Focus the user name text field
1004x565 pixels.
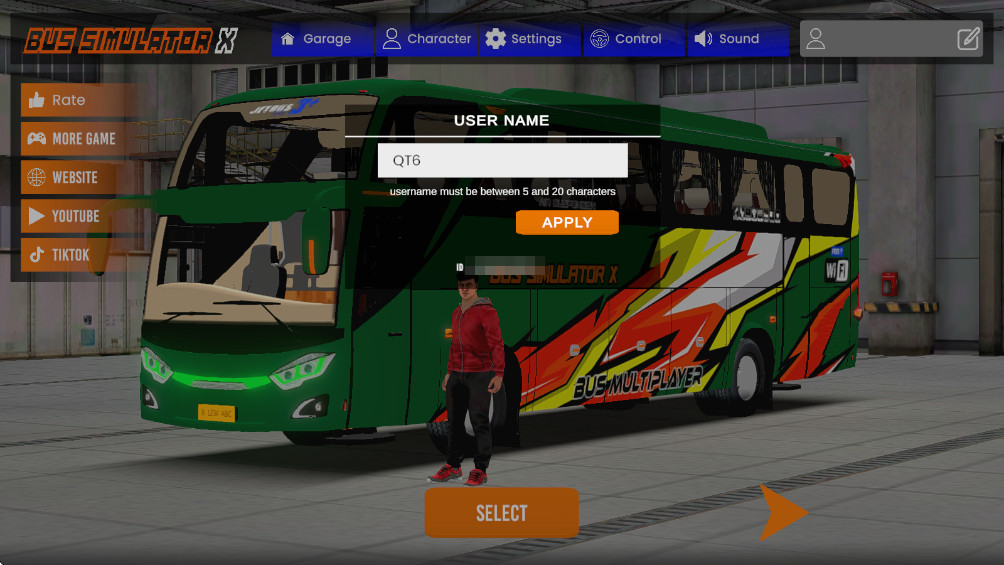click(x=502, y=160)
